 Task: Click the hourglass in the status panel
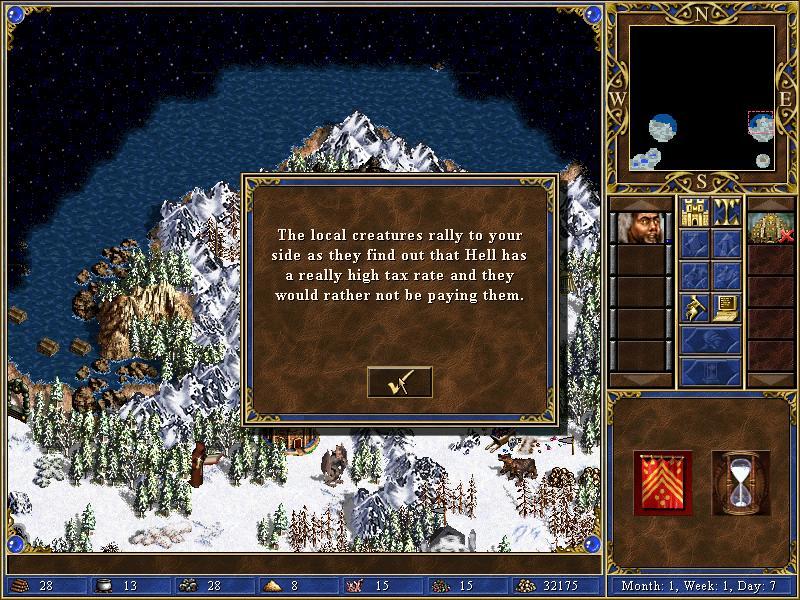coord(740,482)
